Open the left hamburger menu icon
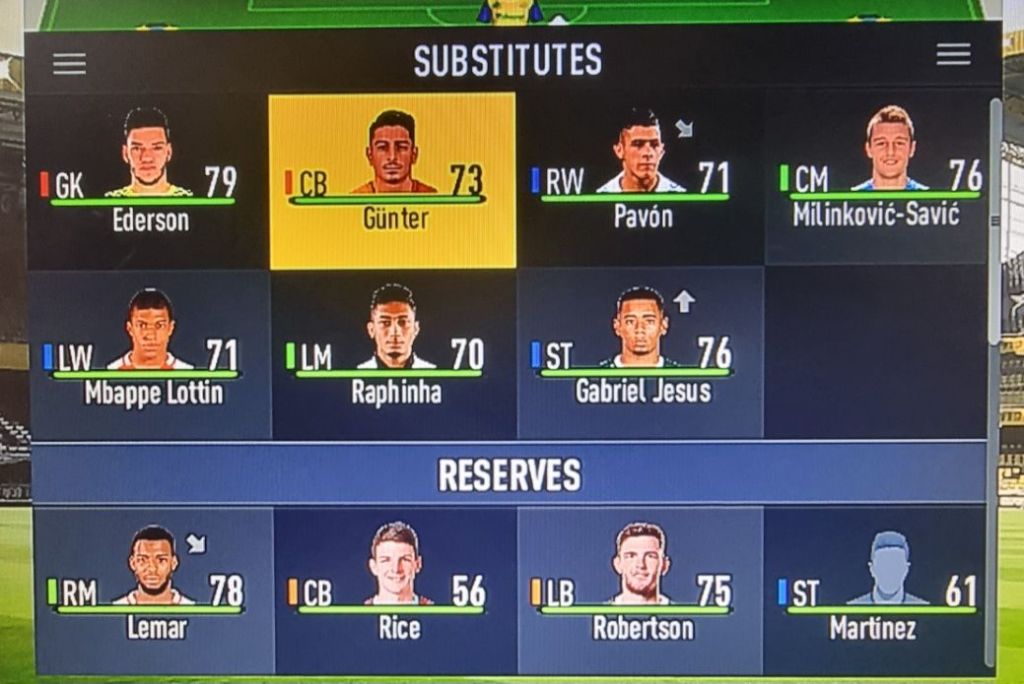This screenshot has width=1024, height=684. 69,63
